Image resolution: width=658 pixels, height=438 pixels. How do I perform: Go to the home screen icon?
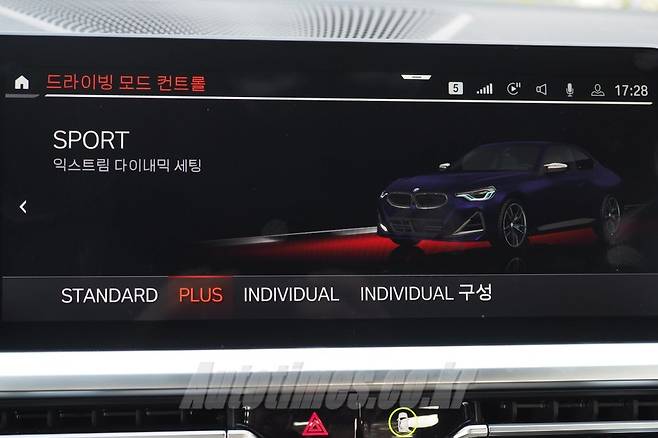click(21, 82)
